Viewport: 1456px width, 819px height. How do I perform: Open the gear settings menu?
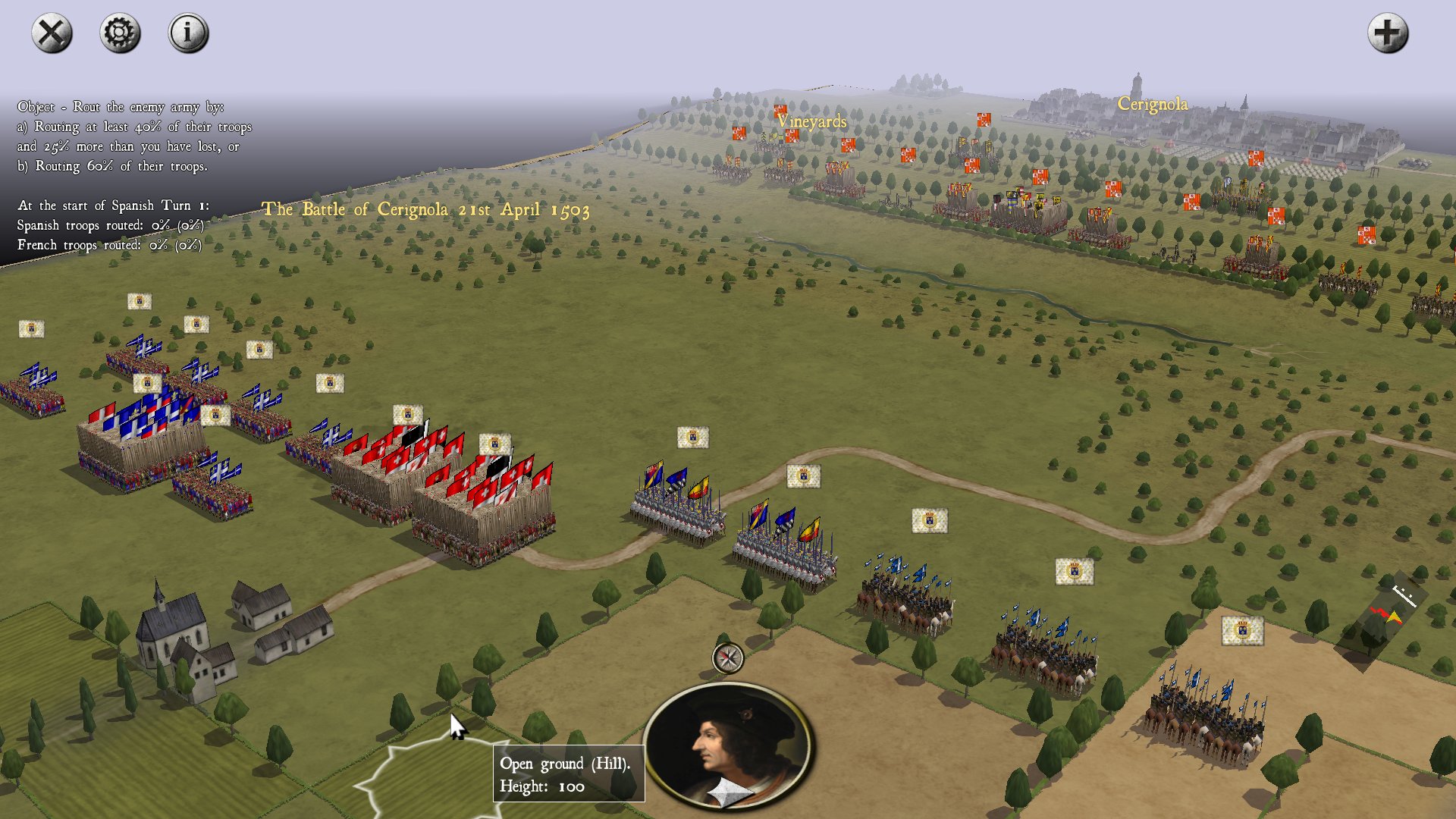tap(120, 33)
